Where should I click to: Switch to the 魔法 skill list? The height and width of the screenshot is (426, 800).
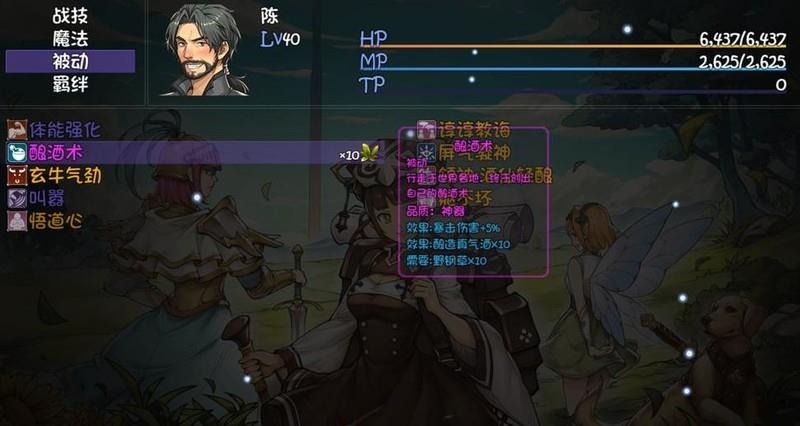pos(70,39)
